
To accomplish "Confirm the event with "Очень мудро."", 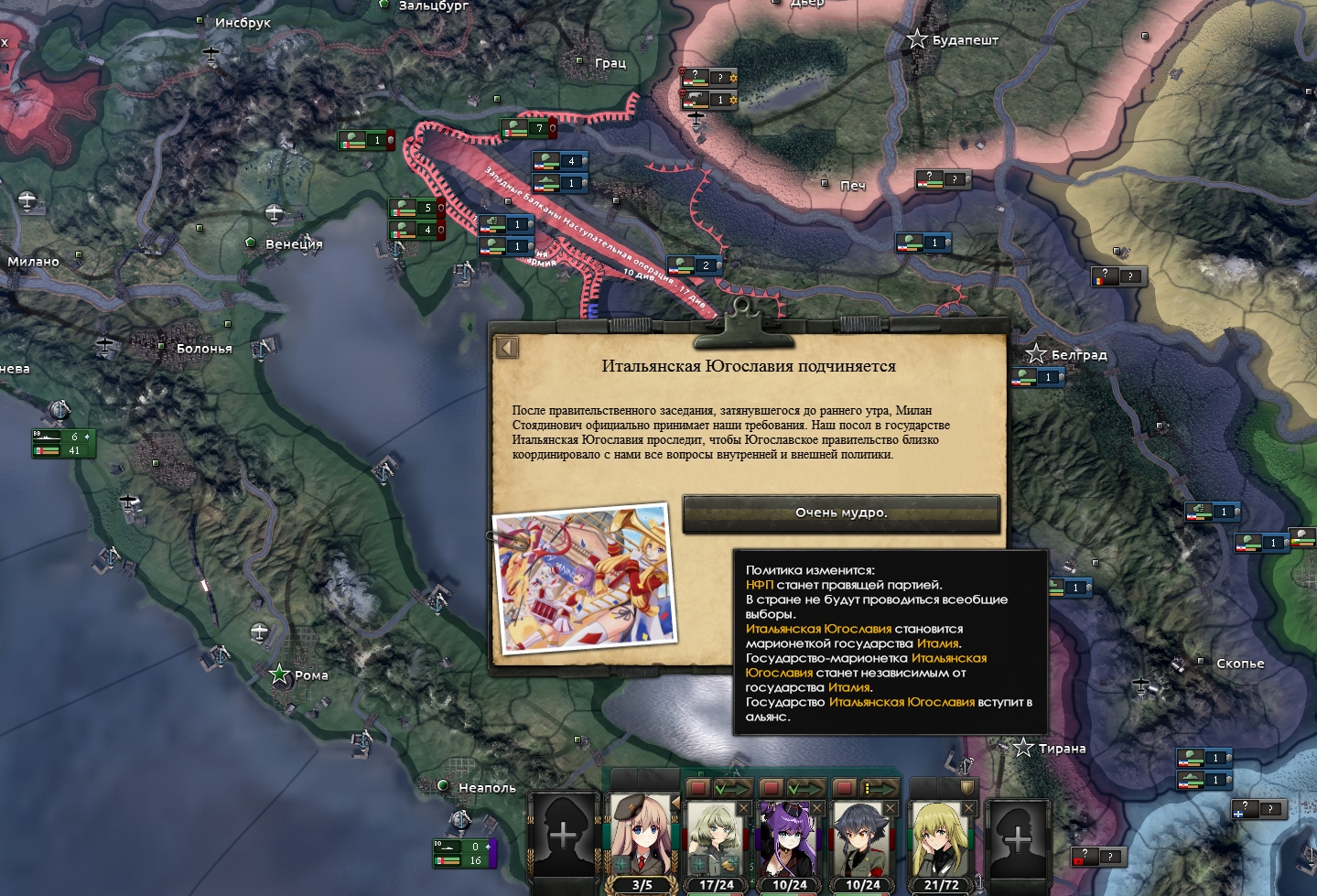I will click(841, 513).
